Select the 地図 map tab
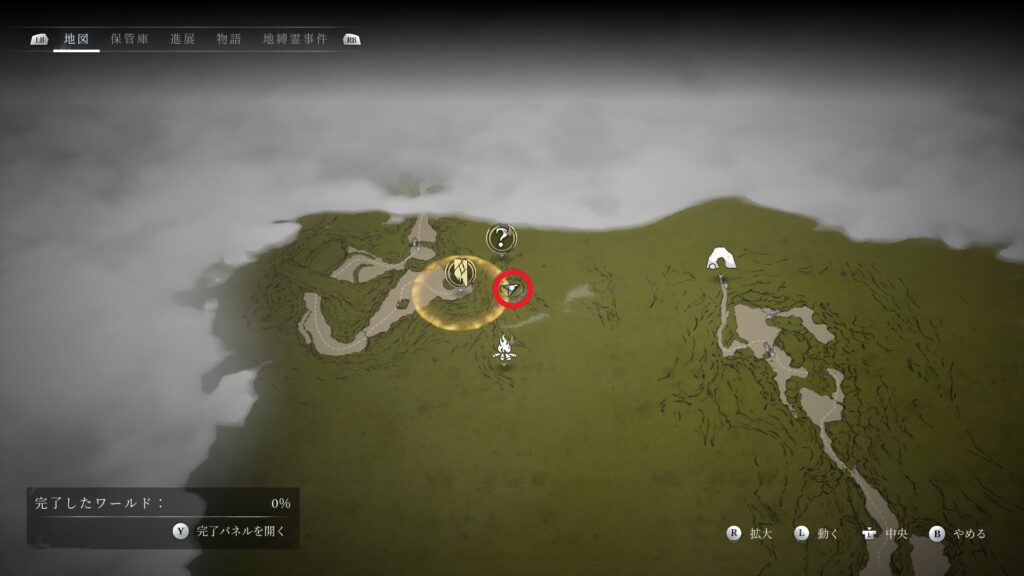The height and width of the screenshot is (576, 1024). [76, 40]
